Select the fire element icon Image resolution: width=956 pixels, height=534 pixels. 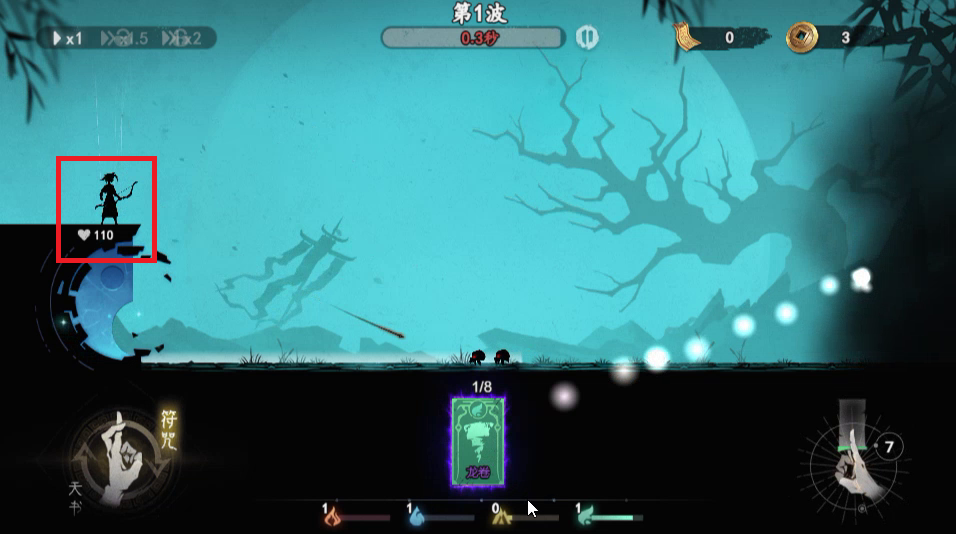coord(334,517)
